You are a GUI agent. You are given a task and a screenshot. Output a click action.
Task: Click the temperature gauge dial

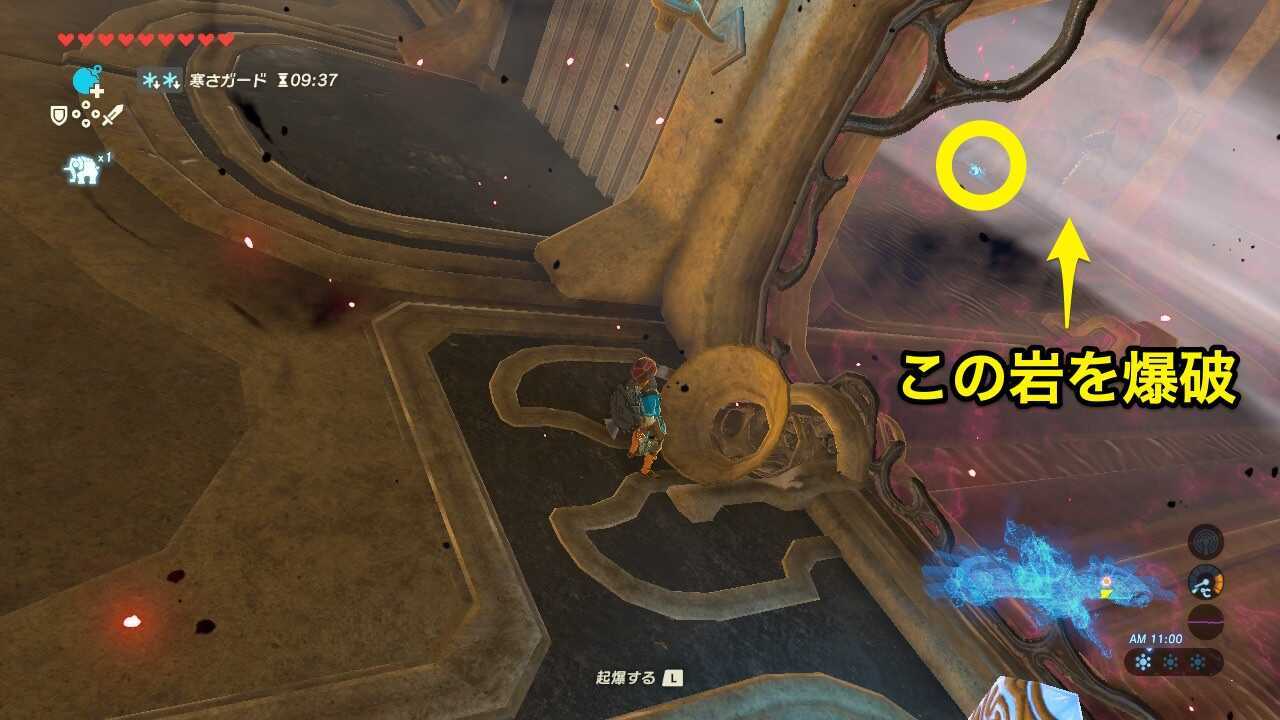pos(1206,584)
